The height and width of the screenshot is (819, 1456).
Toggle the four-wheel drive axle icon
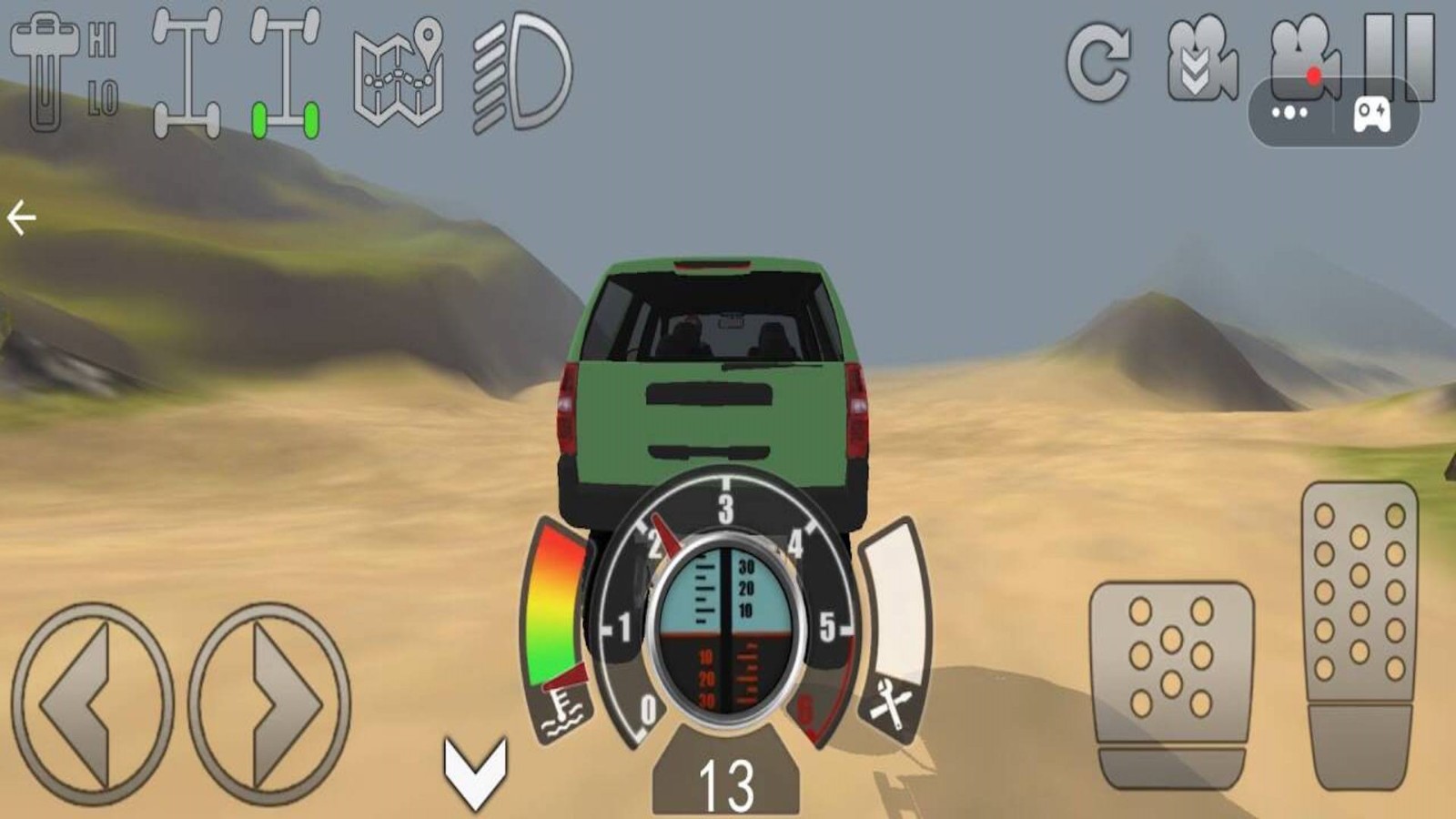coord(187,73)
